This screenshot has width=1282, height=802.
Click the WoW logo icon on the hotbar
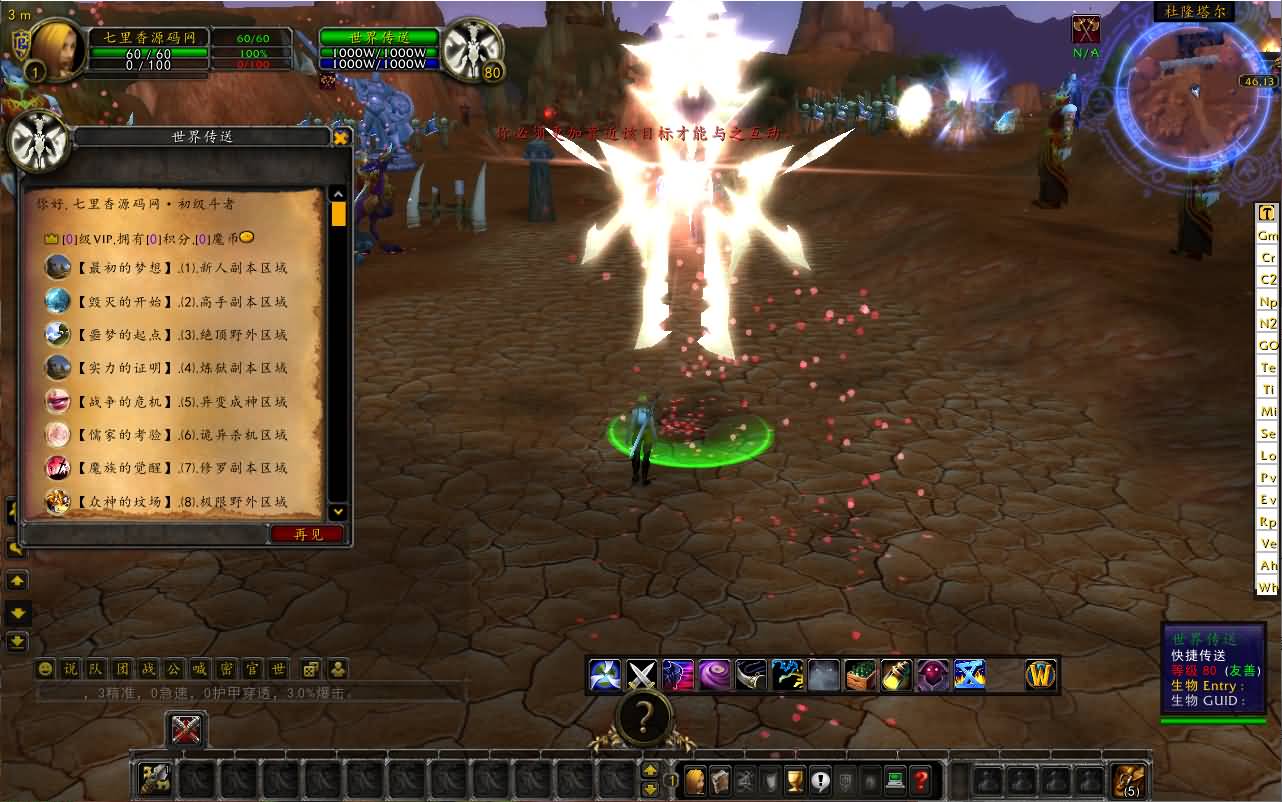1041,675
